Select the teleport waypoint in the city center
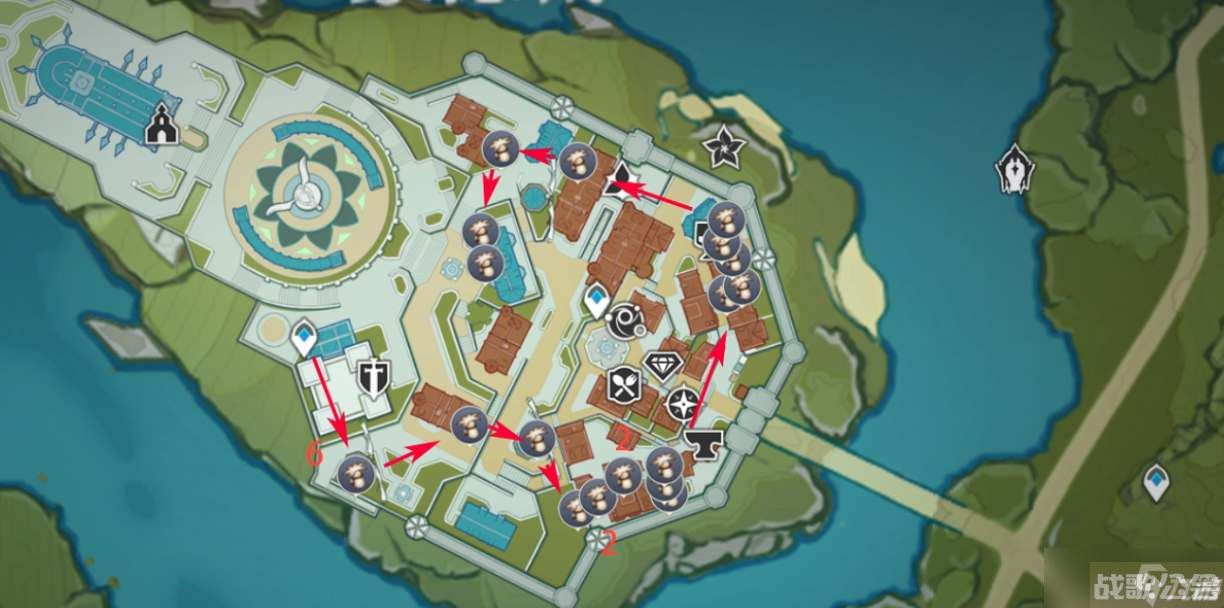This screenshot has width=1224, height=608. point(597,300)
